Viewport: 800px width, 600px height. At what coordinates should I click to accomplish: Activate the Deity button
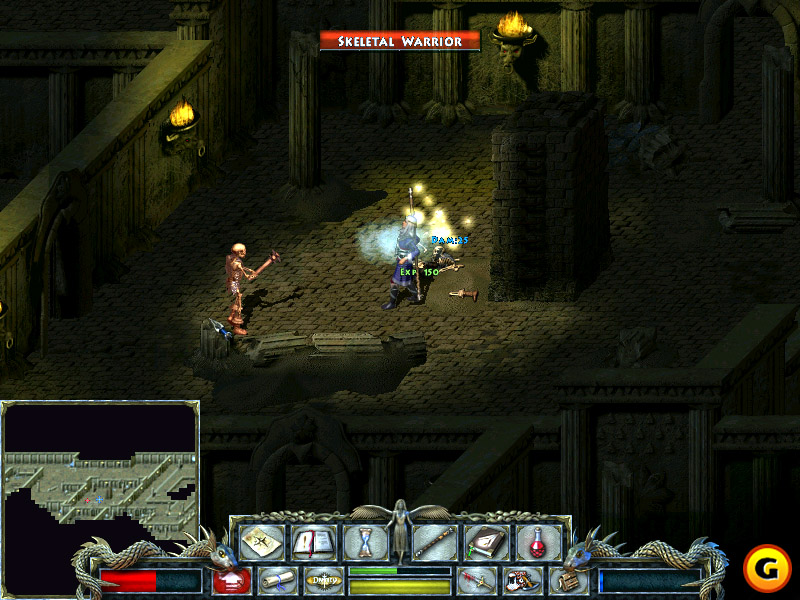[323, 580]
